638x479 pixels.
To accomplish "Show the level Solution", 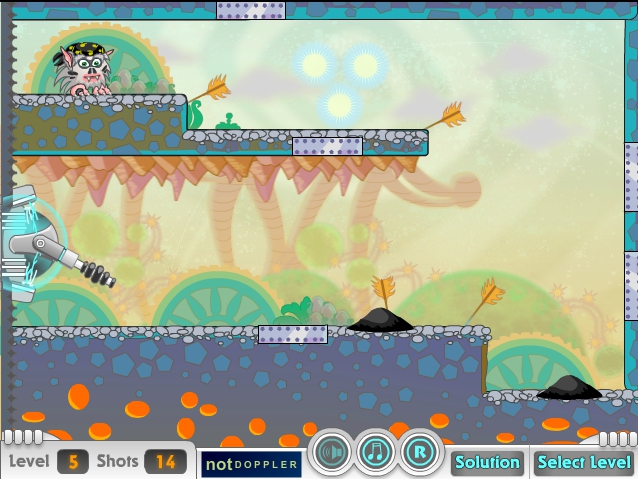I will (x=487, y=462).
